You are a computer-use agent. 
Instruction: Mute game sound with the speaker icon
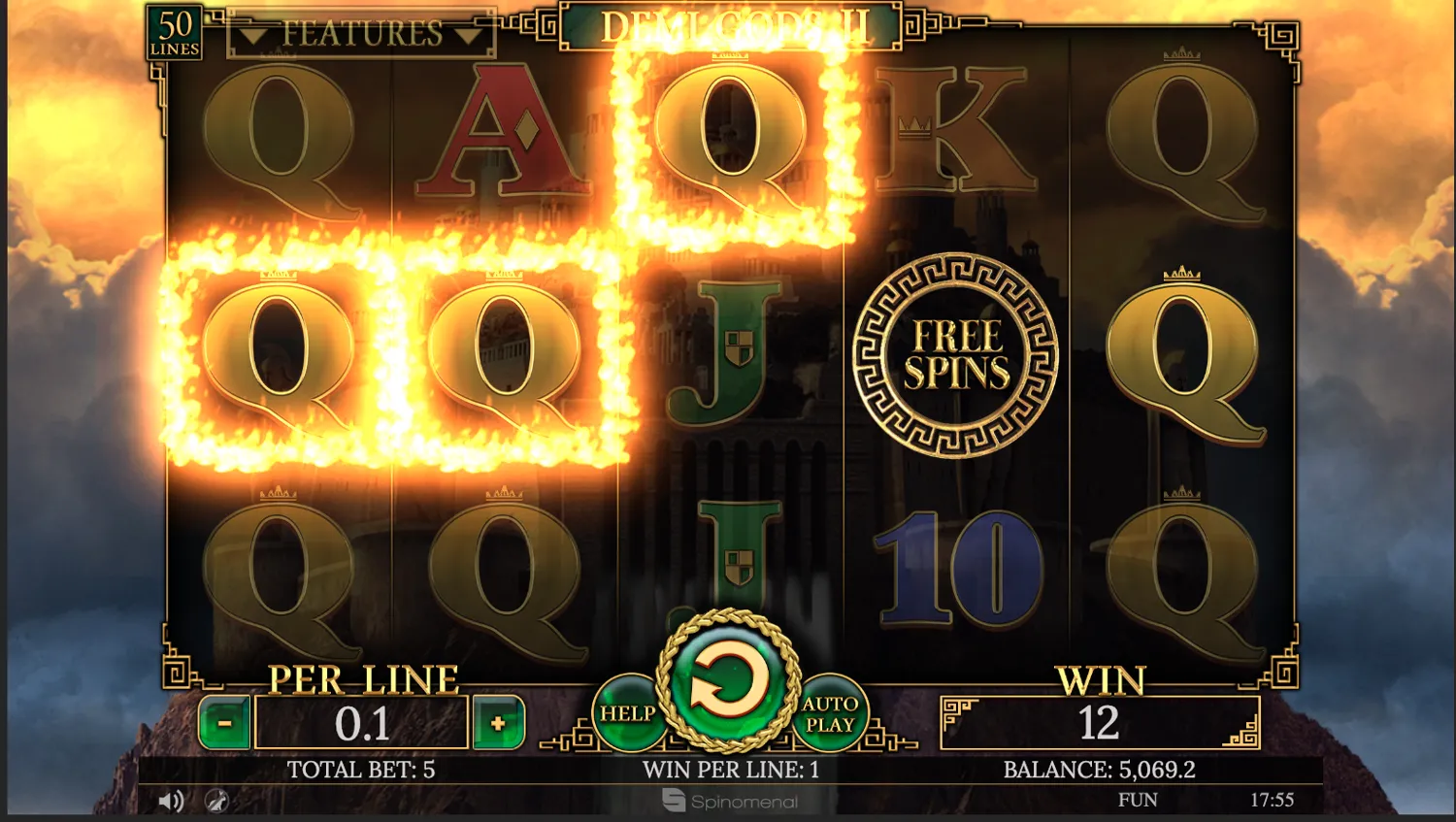pyautogui.click(x=172, y=800)
